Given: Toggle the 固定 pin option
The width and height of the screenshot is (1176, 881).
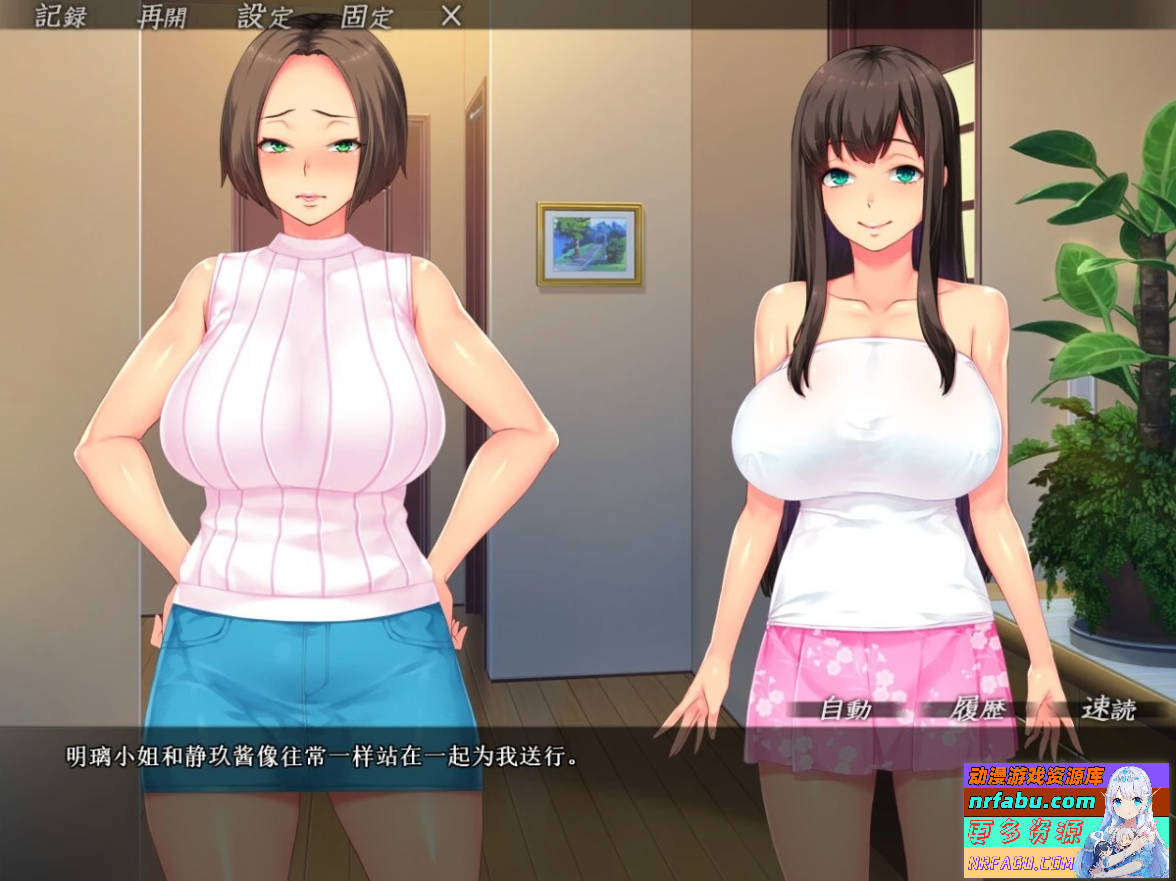Looking at the screenshot, I should pyautogui.click(x=367, y=16).
